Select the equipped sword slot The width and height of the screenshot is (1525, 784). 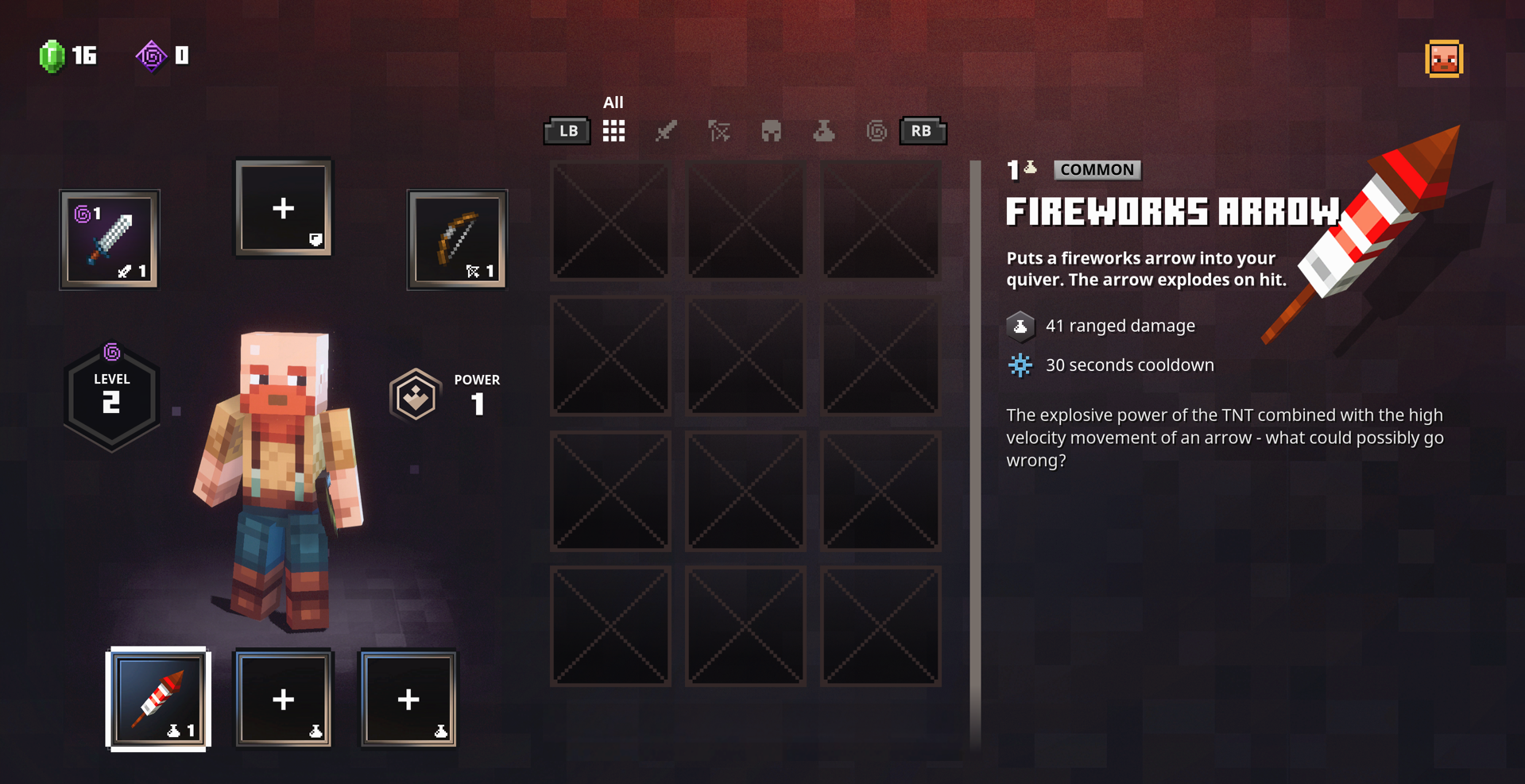pyautogui.click(x=110, y=239)
